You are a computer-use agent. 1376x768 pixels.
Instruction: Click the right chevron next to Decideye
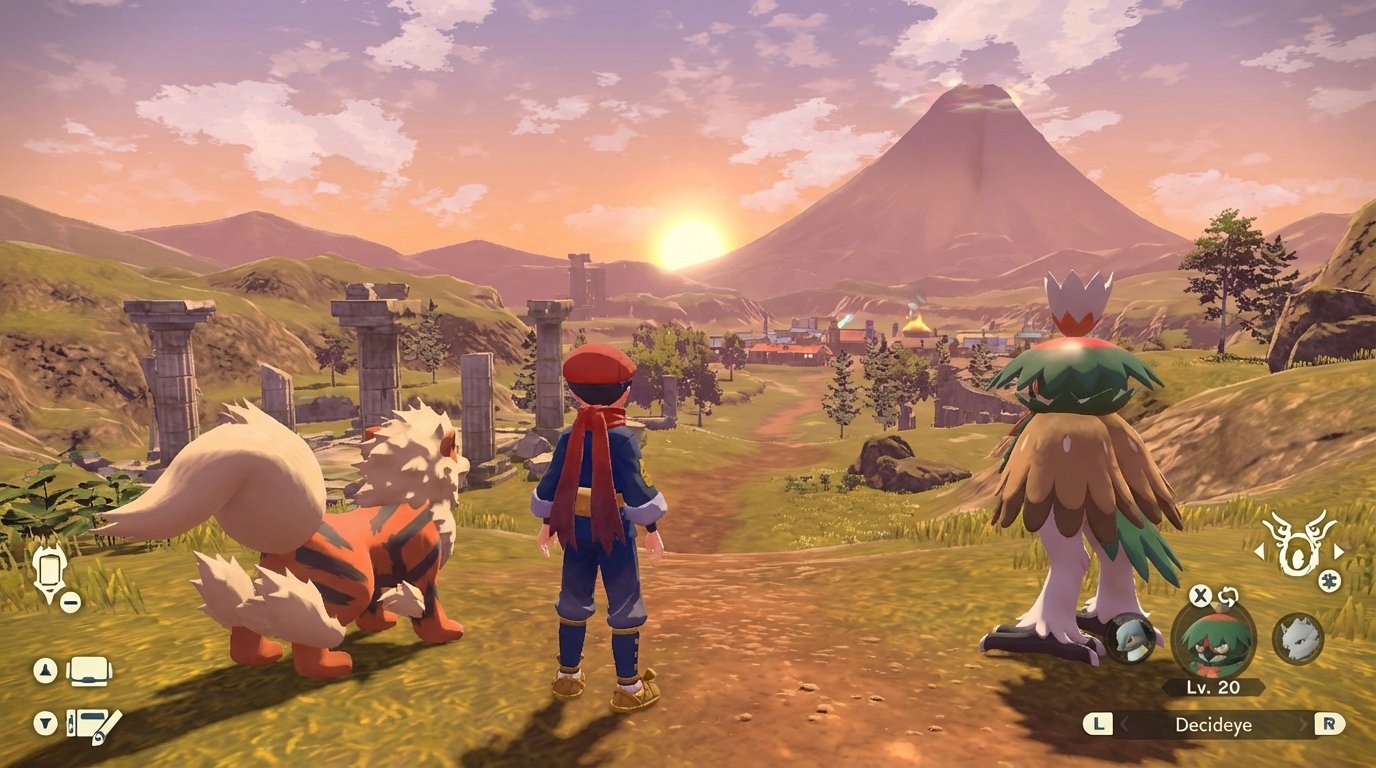(1305, 725)
